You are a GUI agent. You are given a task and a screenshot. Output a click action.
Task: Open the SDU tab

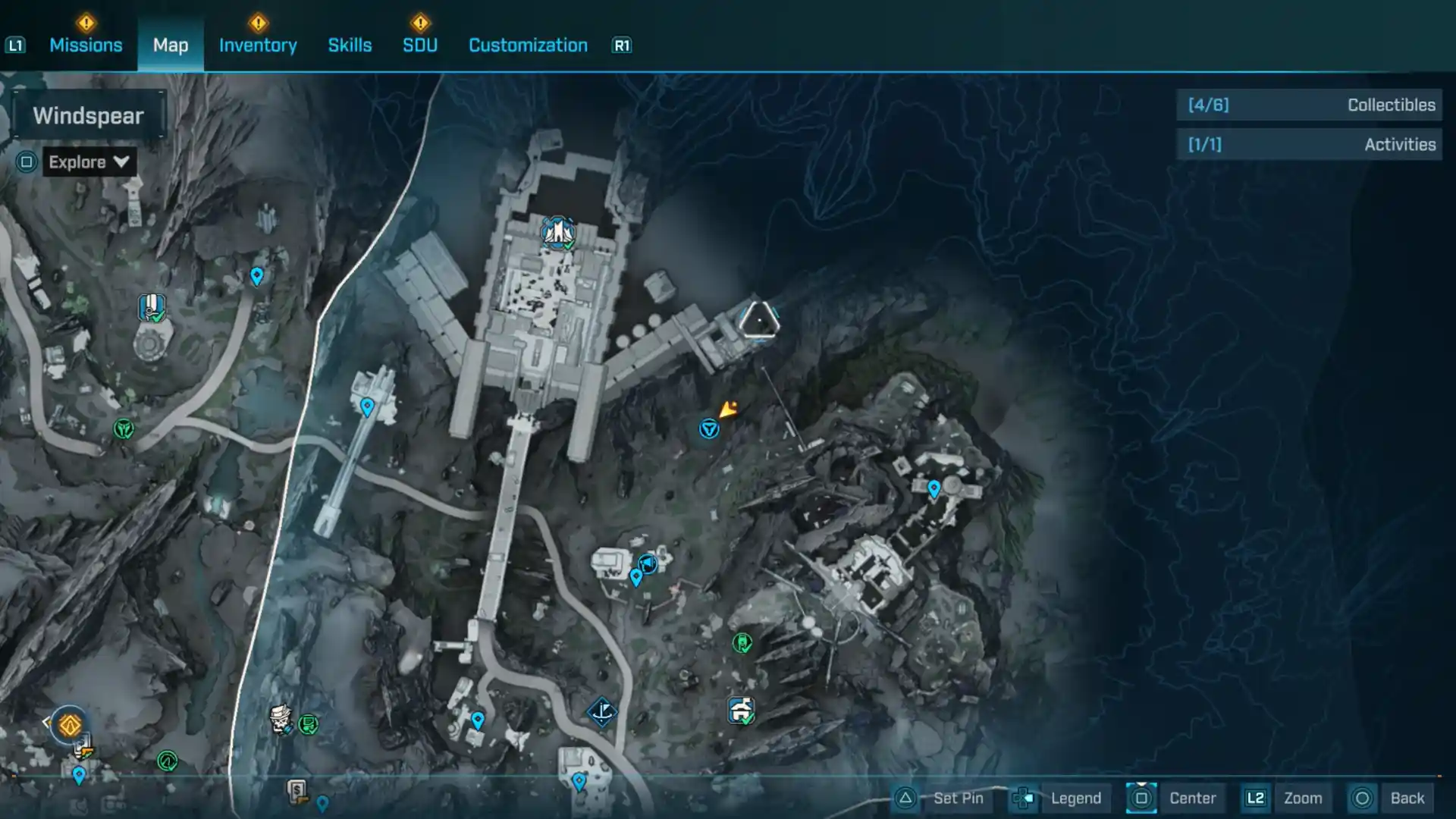point(420,45)
